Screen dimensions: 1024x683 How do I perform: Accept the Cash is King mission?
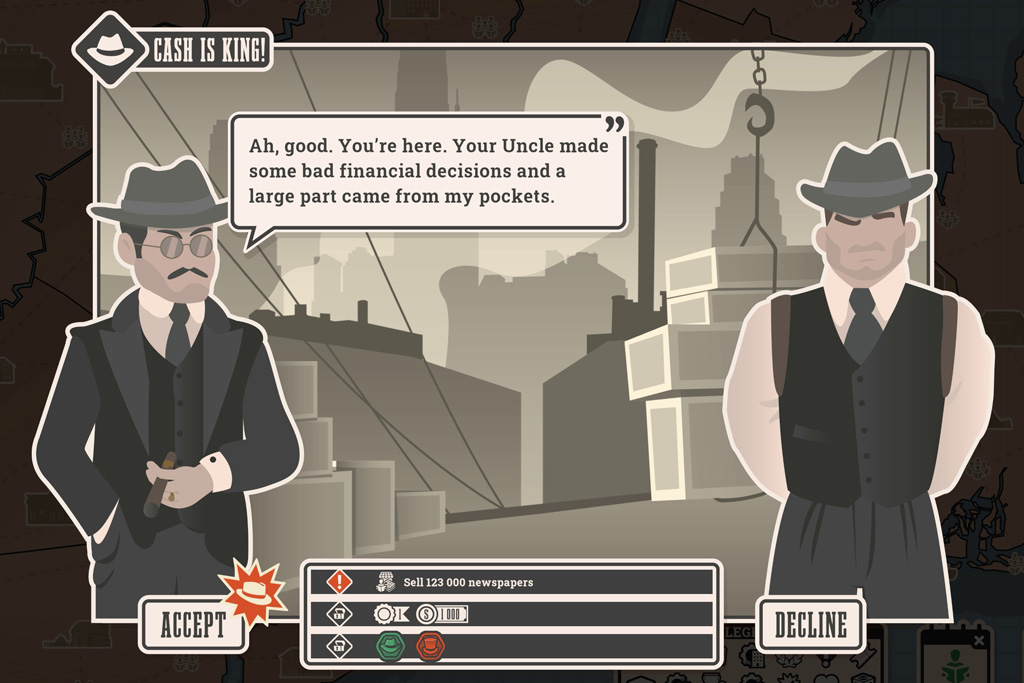193,625
